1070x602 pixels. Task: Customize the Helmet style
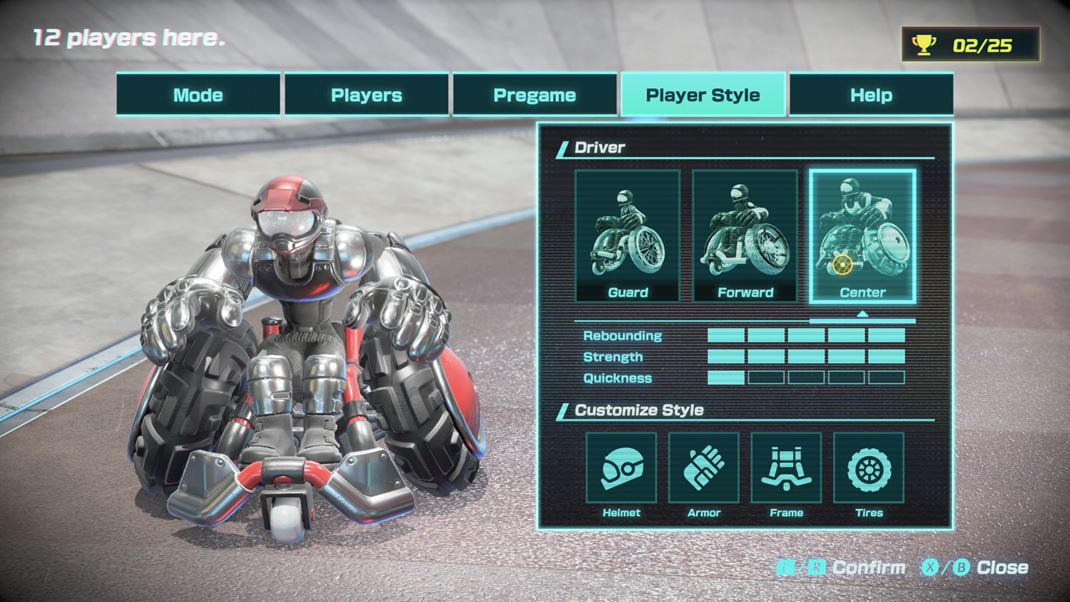(x=621, y=468)
